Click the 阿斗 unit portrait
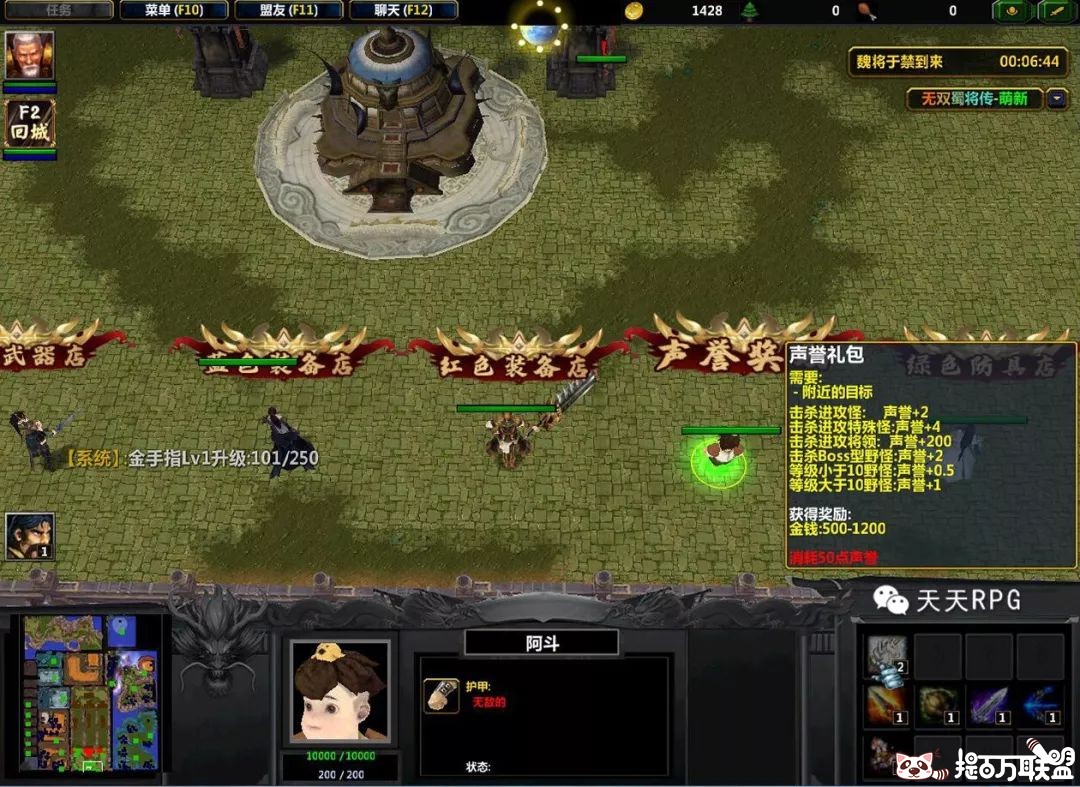This screenshot has width=1080, height=787. 339,691
